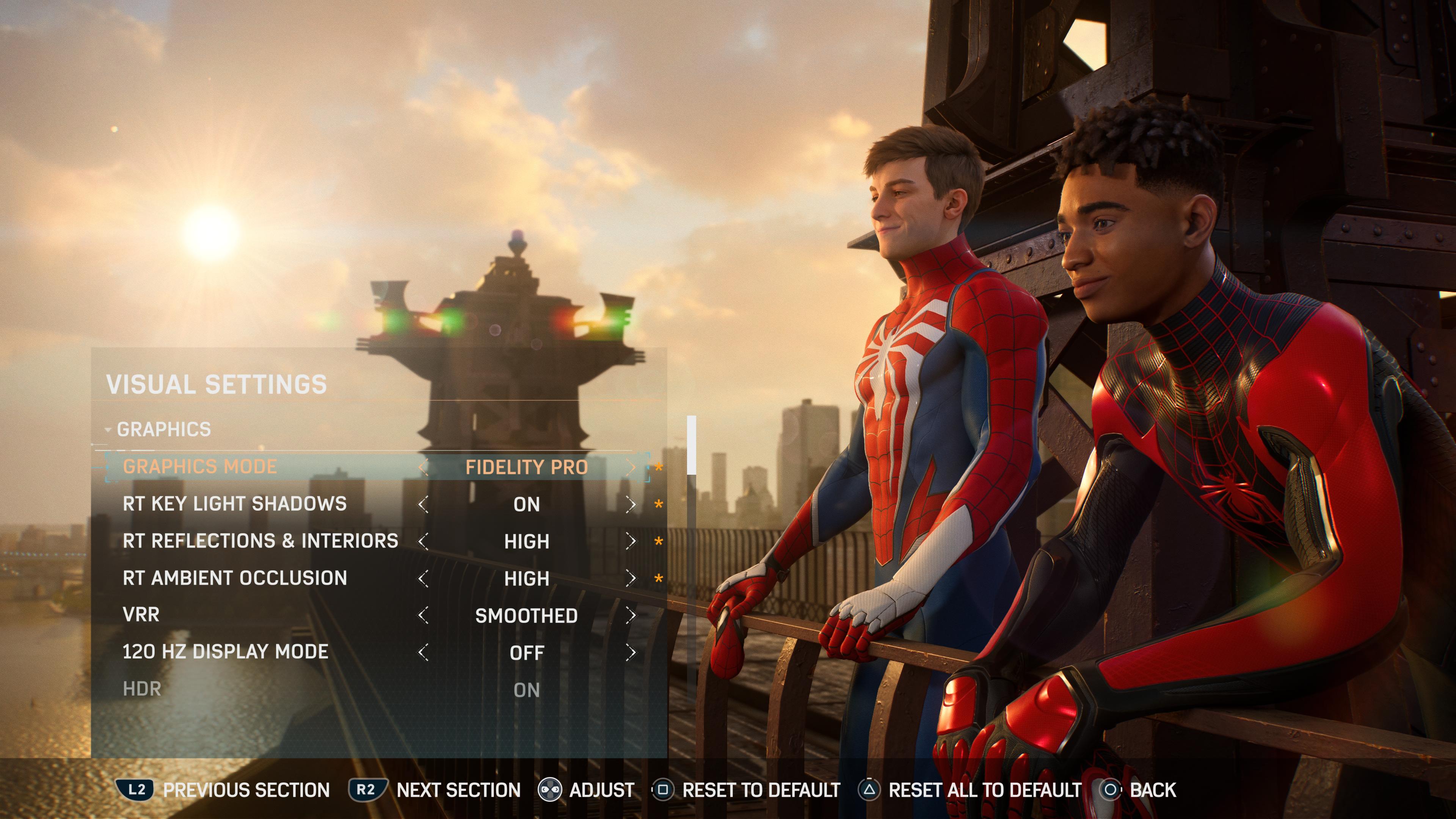Select the 120 Hz Display Mode row

click(225, 652)
